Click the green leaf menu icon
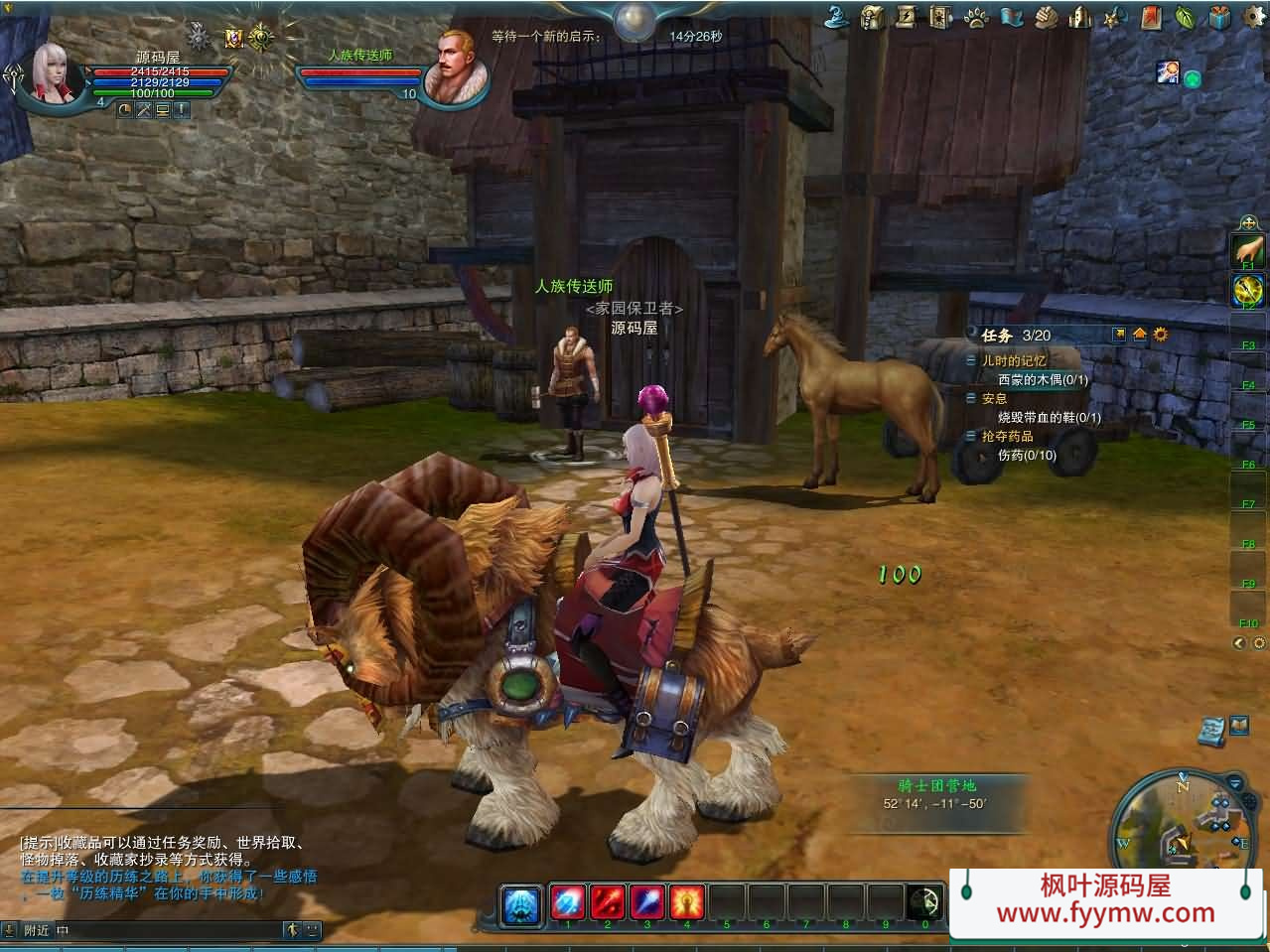1270x952 pixels. pyautogui.click(x=1186, y=17)
